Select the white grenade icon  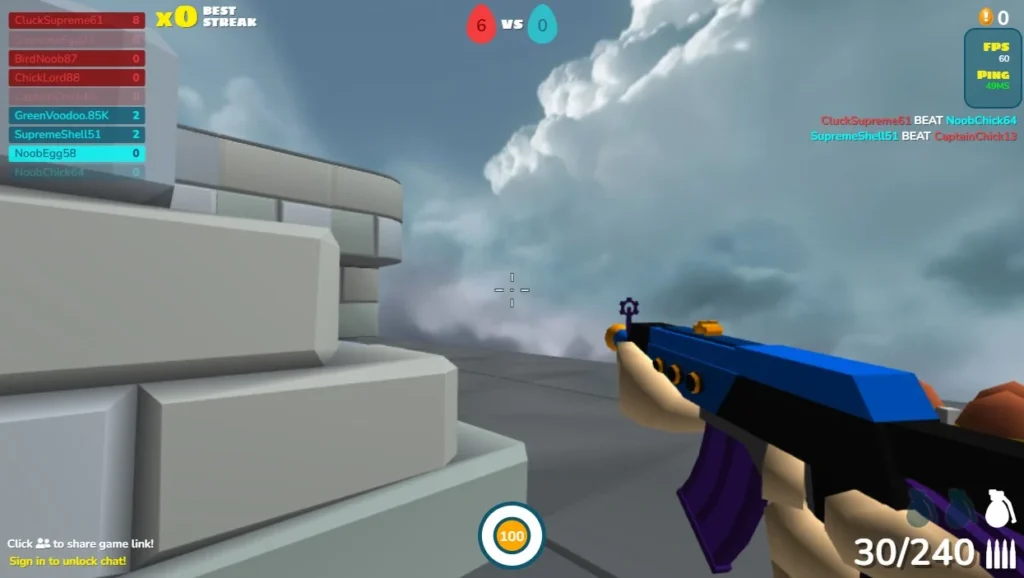point(996,507)
